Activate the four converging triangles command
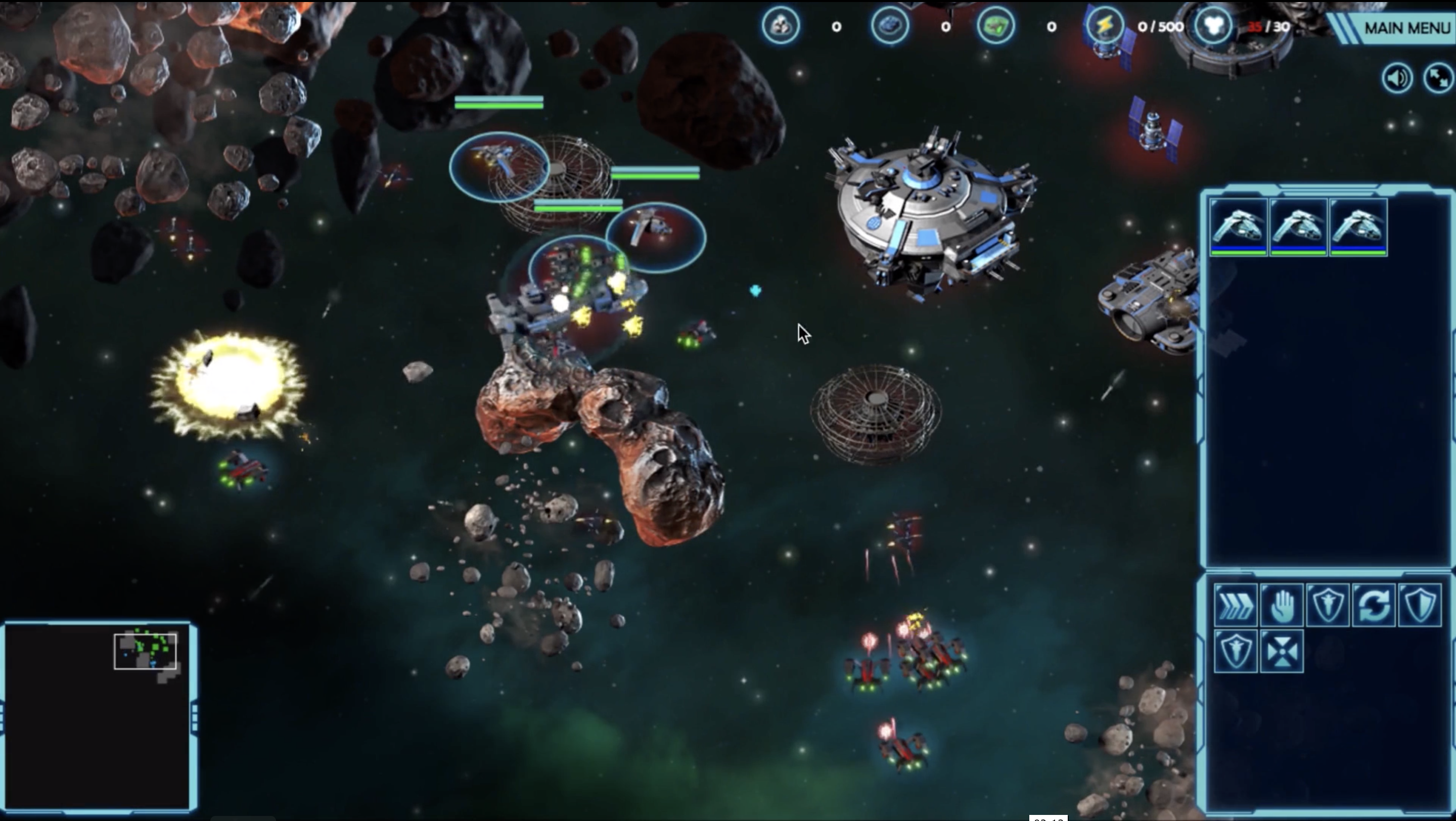The image size is (1456, 821). point(1282,652)
